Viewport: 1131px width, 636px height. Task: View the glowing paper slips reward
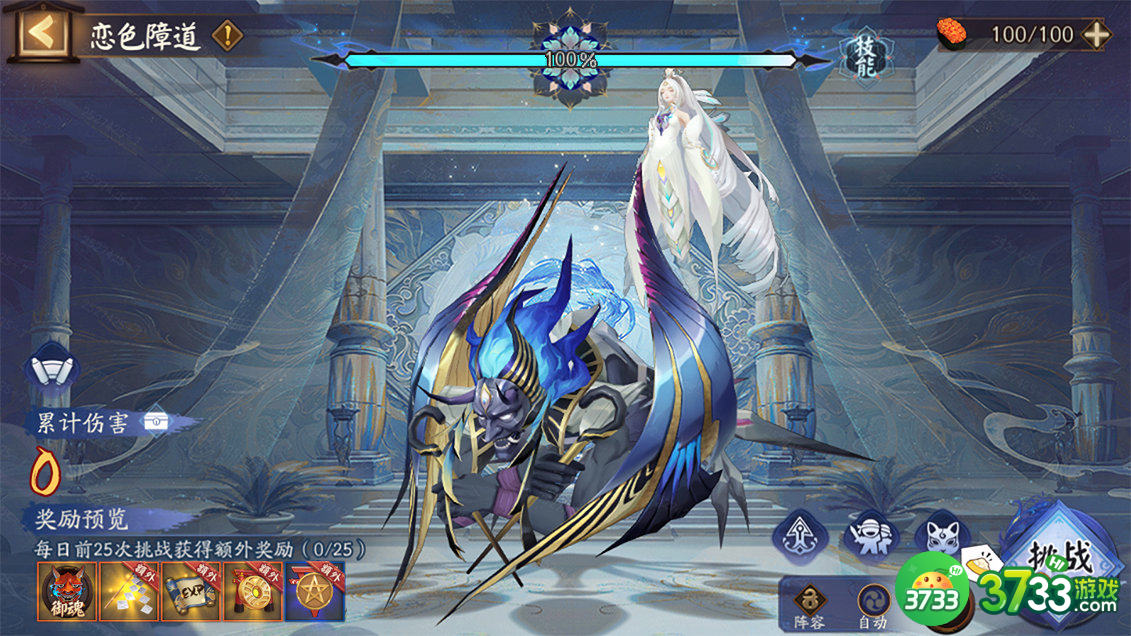(130, 592)
